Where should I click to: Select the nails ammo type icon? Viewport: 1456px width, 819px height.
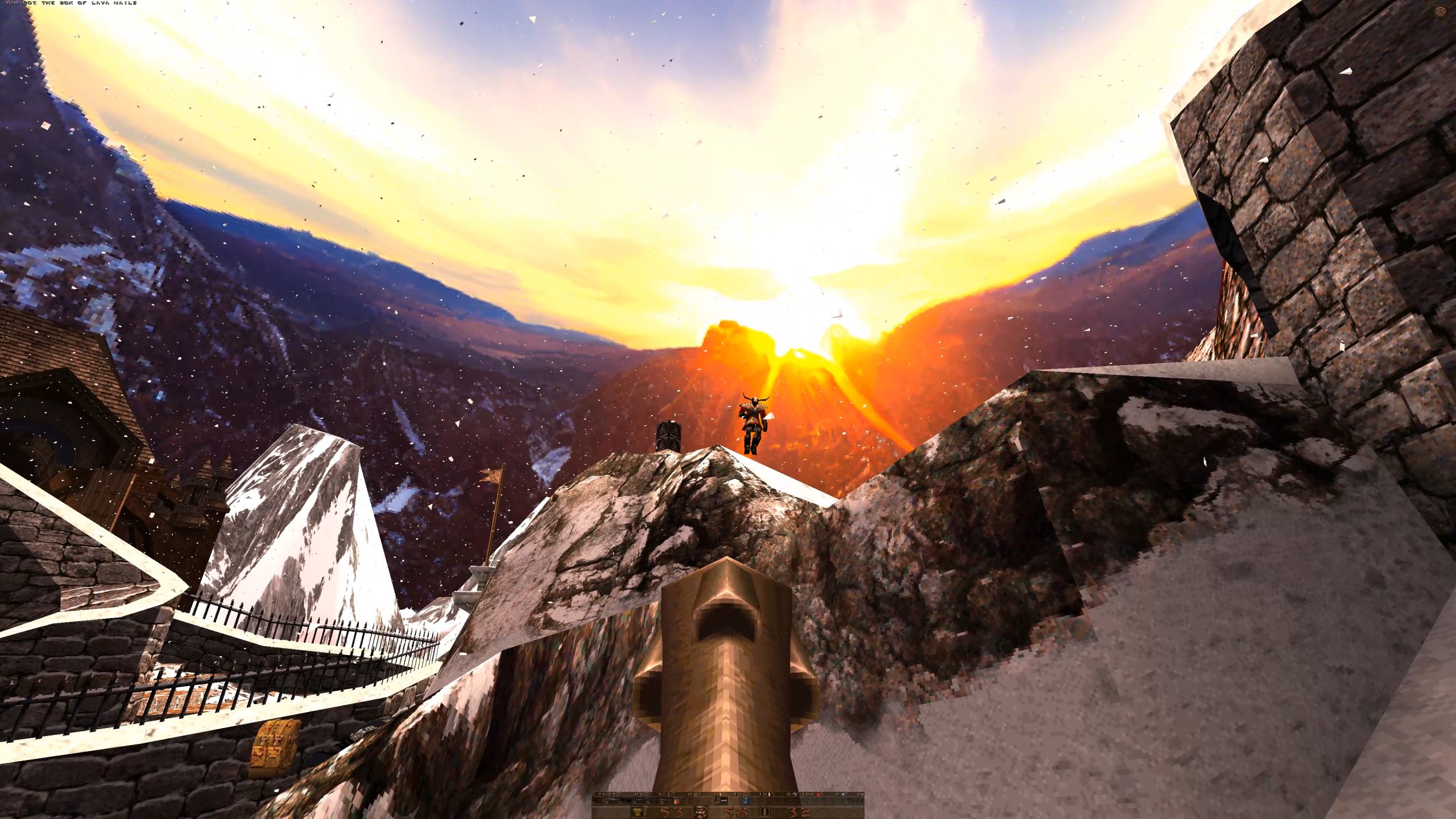[x=765, y=812]
